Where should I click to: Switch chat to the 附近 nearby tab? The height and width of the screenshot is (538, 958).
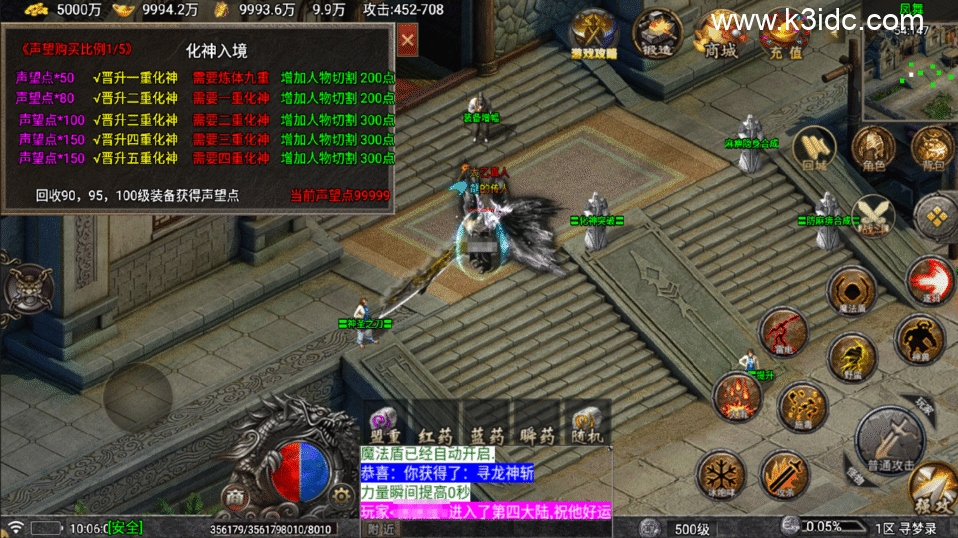(x=381, y=529)
